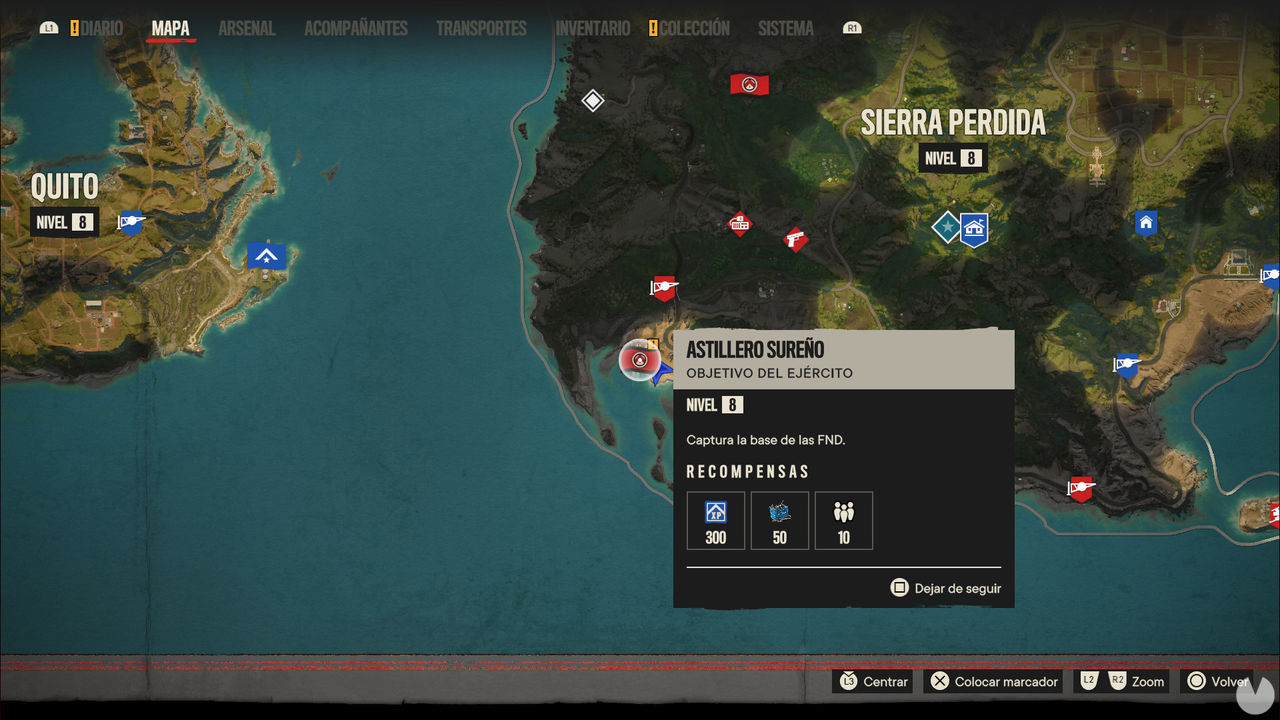Image resolution: width=1280 pixels, height=720 pixels.
Task: Click the blue camp building icon with flag
Action: coord(972,228)
